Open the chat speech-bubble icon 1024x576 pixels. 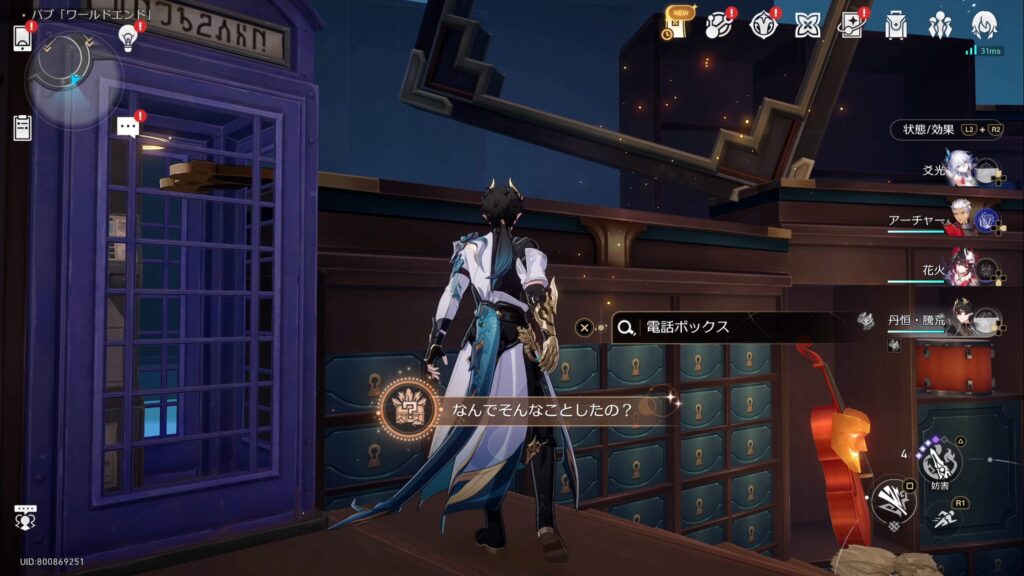tap(127, 127)
